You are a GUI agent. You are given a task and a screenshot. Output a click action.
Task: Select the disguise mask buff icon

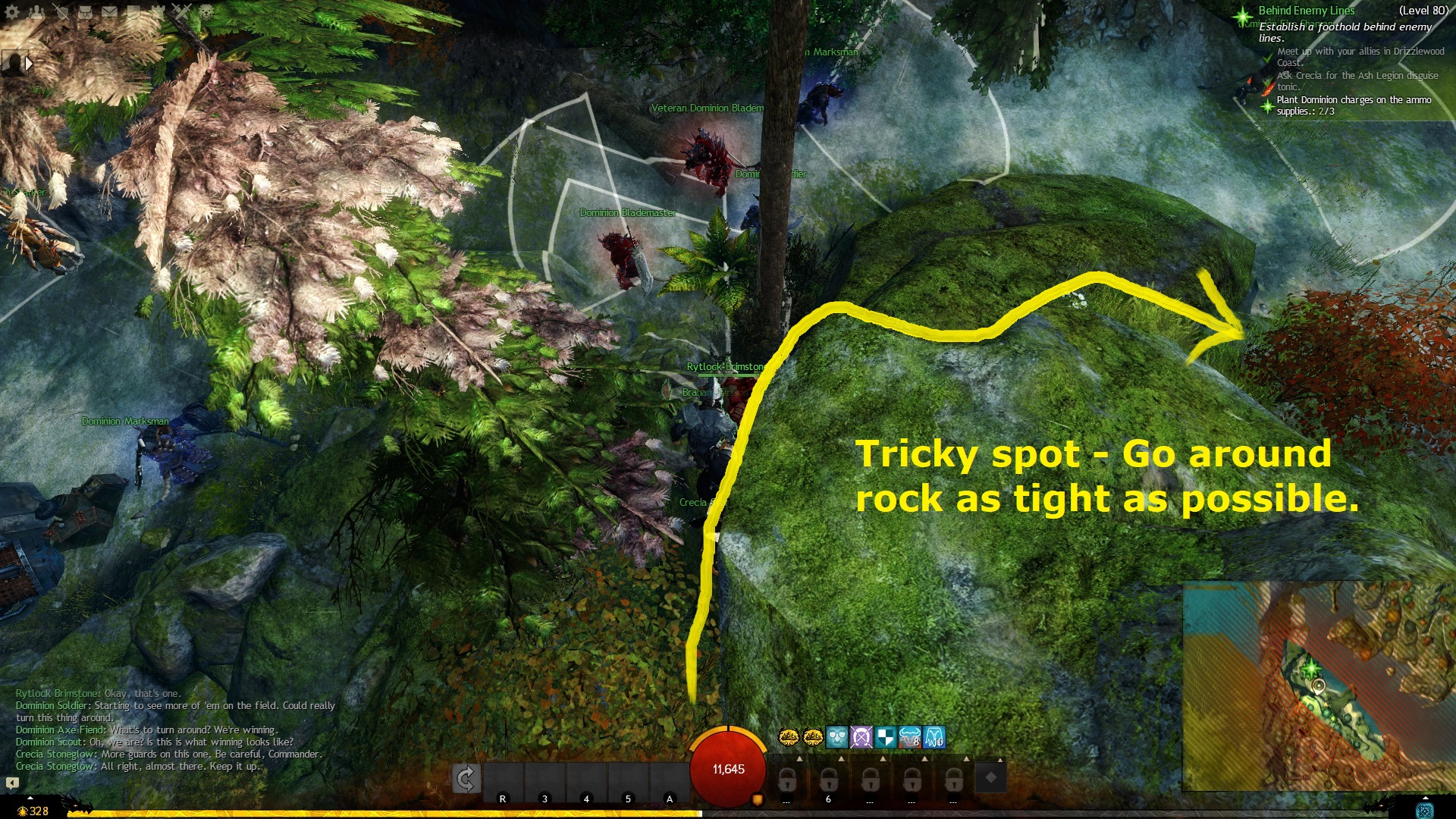(x=836, y=736)
